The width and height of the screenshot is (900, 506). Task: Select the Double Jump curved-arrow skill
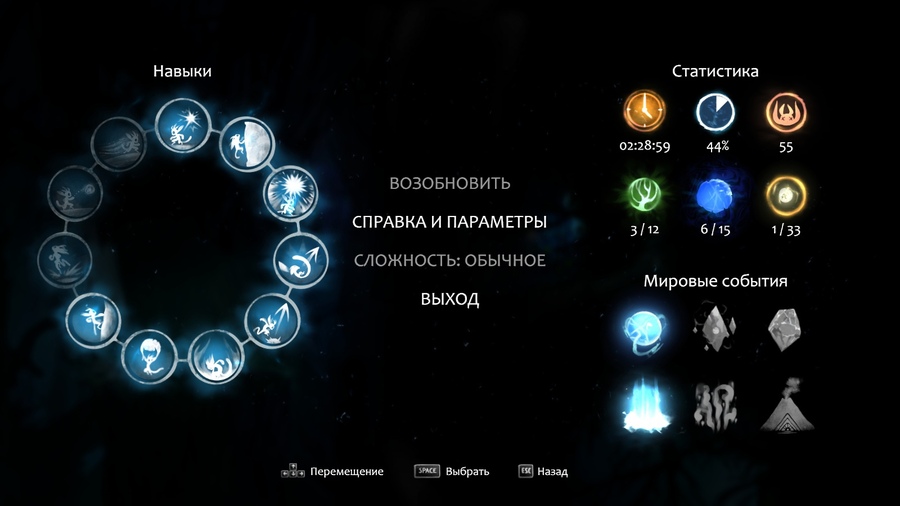coord(299,263)
